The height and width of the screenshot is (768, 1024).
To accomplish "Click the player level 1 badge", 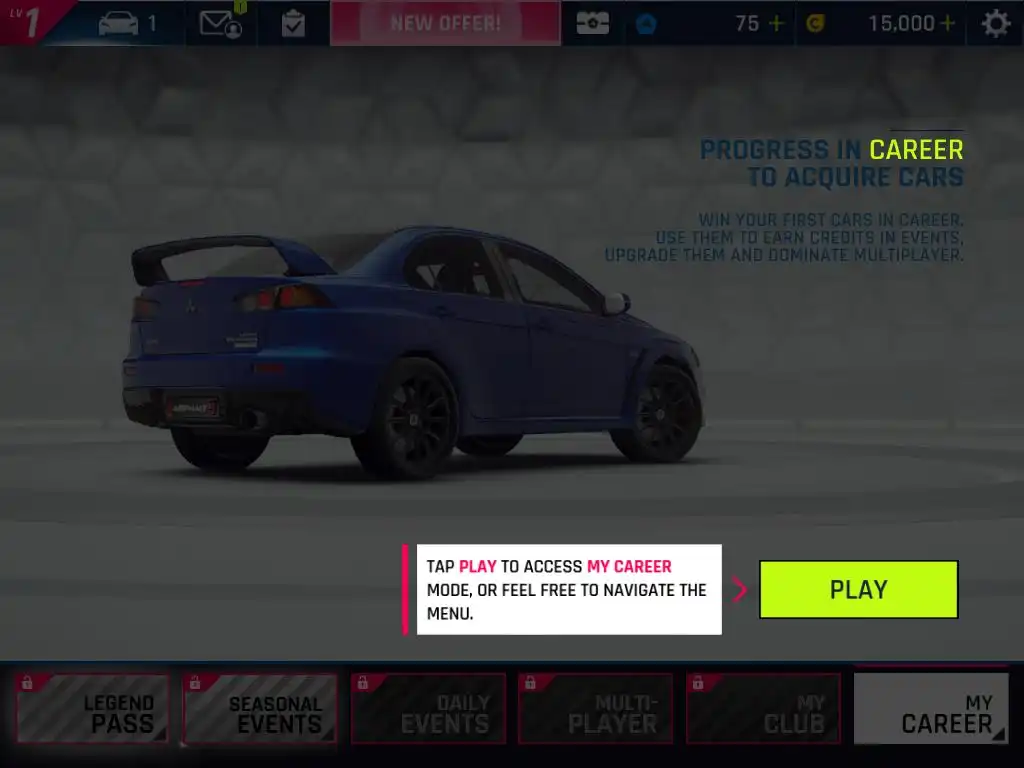I will [30, 22].
